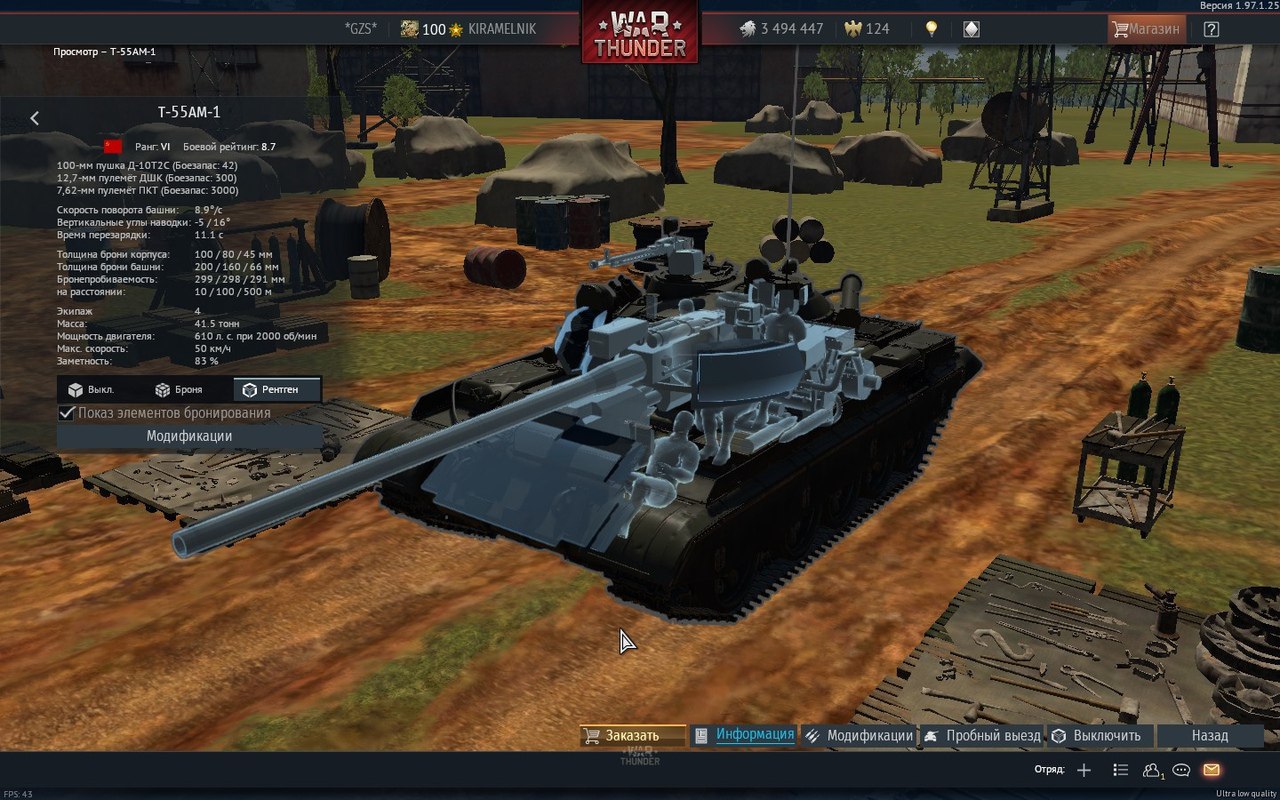
Task: Switch view mode to Выкл.
Action: tap(91, 390)
